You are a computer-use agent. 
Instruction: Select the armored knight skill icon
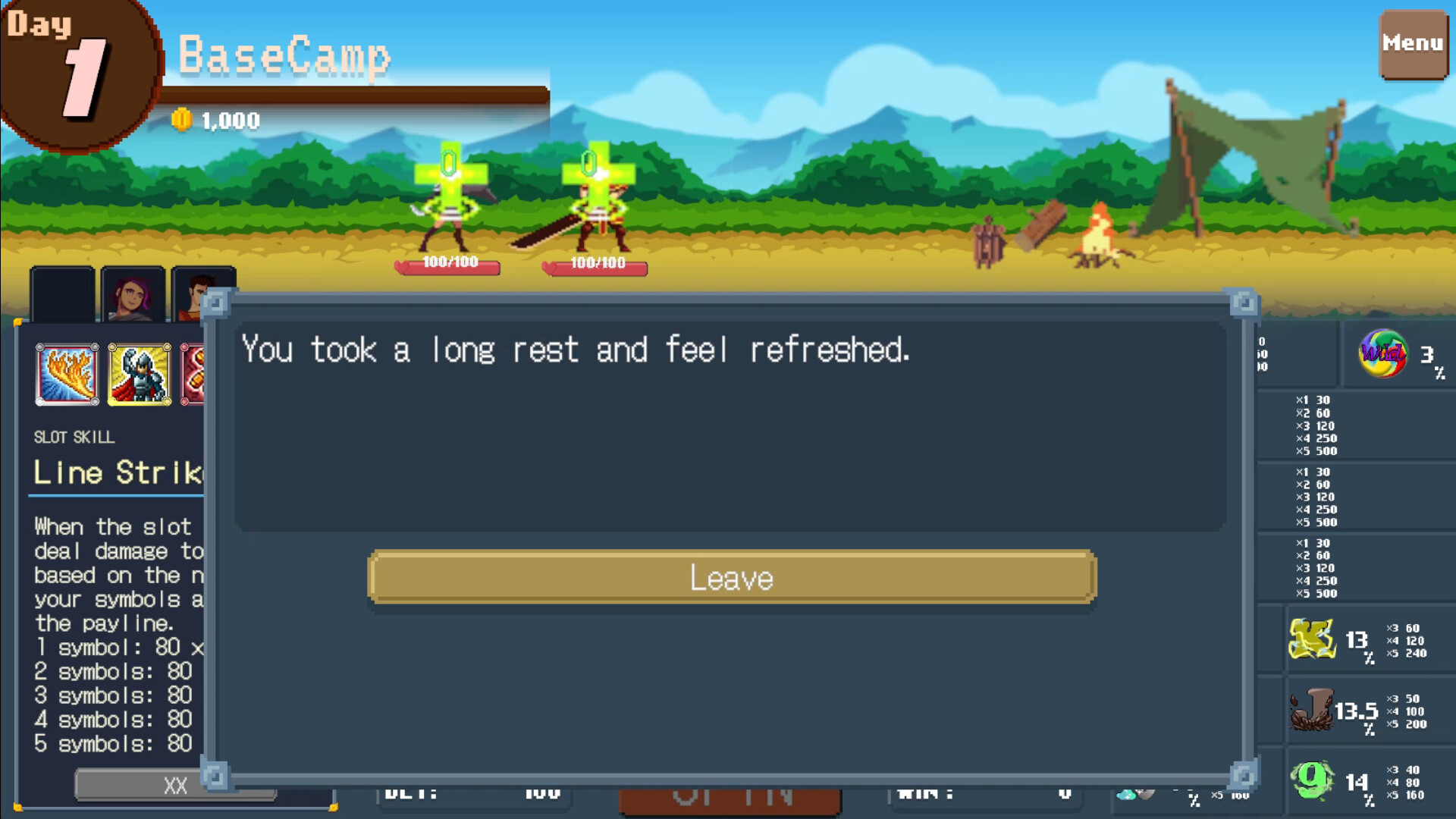pos(139,373)
